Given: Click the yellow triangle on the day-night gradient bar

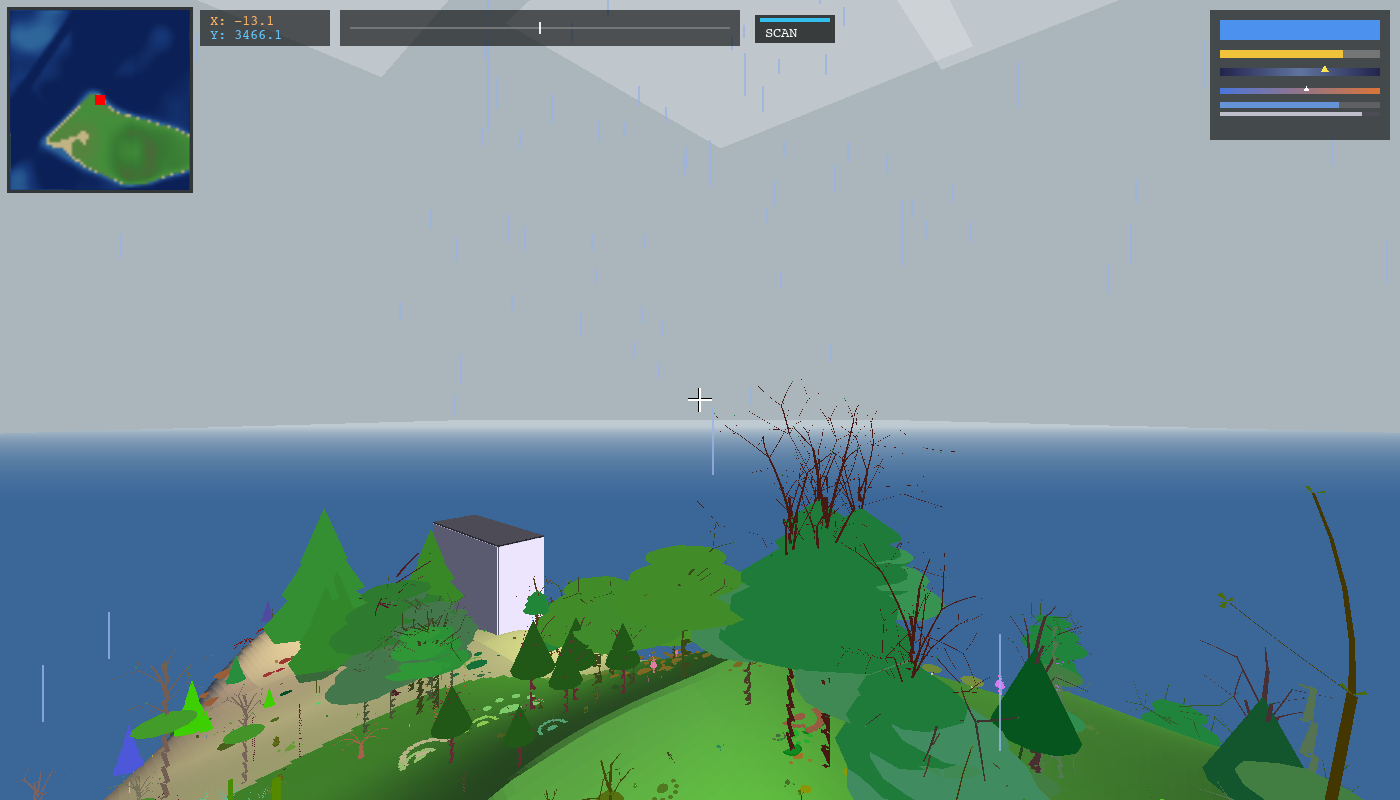Looking at the screenshot, I should tap(1324, 69).
